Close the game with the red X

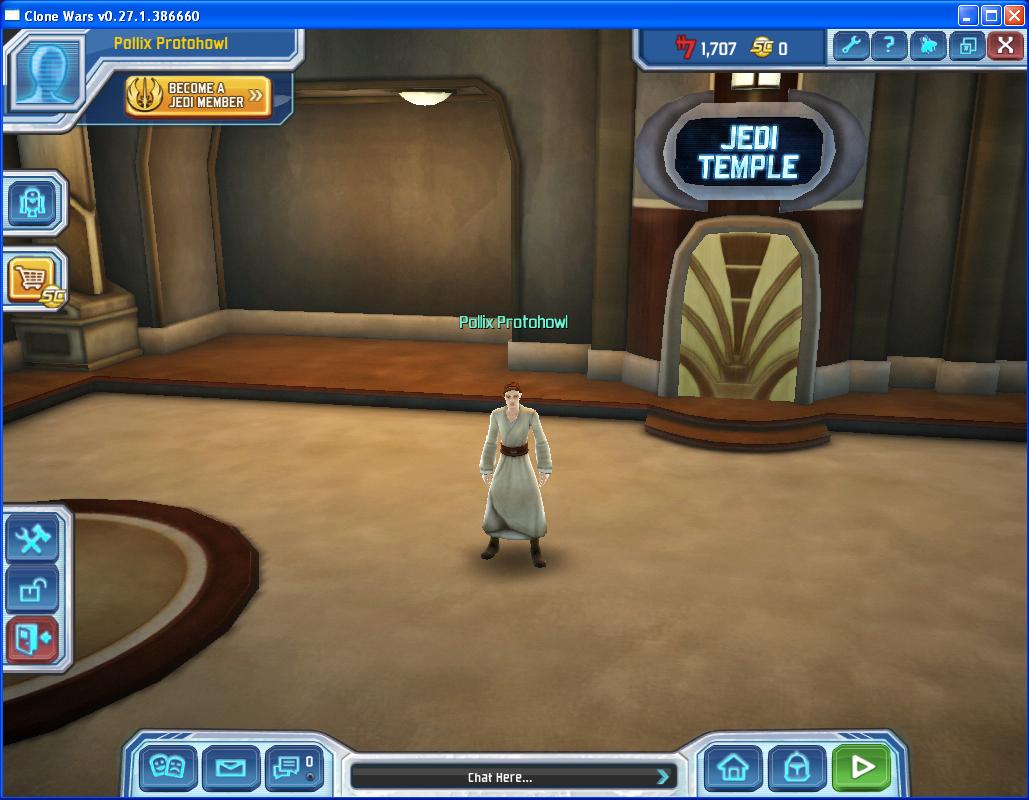coord(1004,46)
